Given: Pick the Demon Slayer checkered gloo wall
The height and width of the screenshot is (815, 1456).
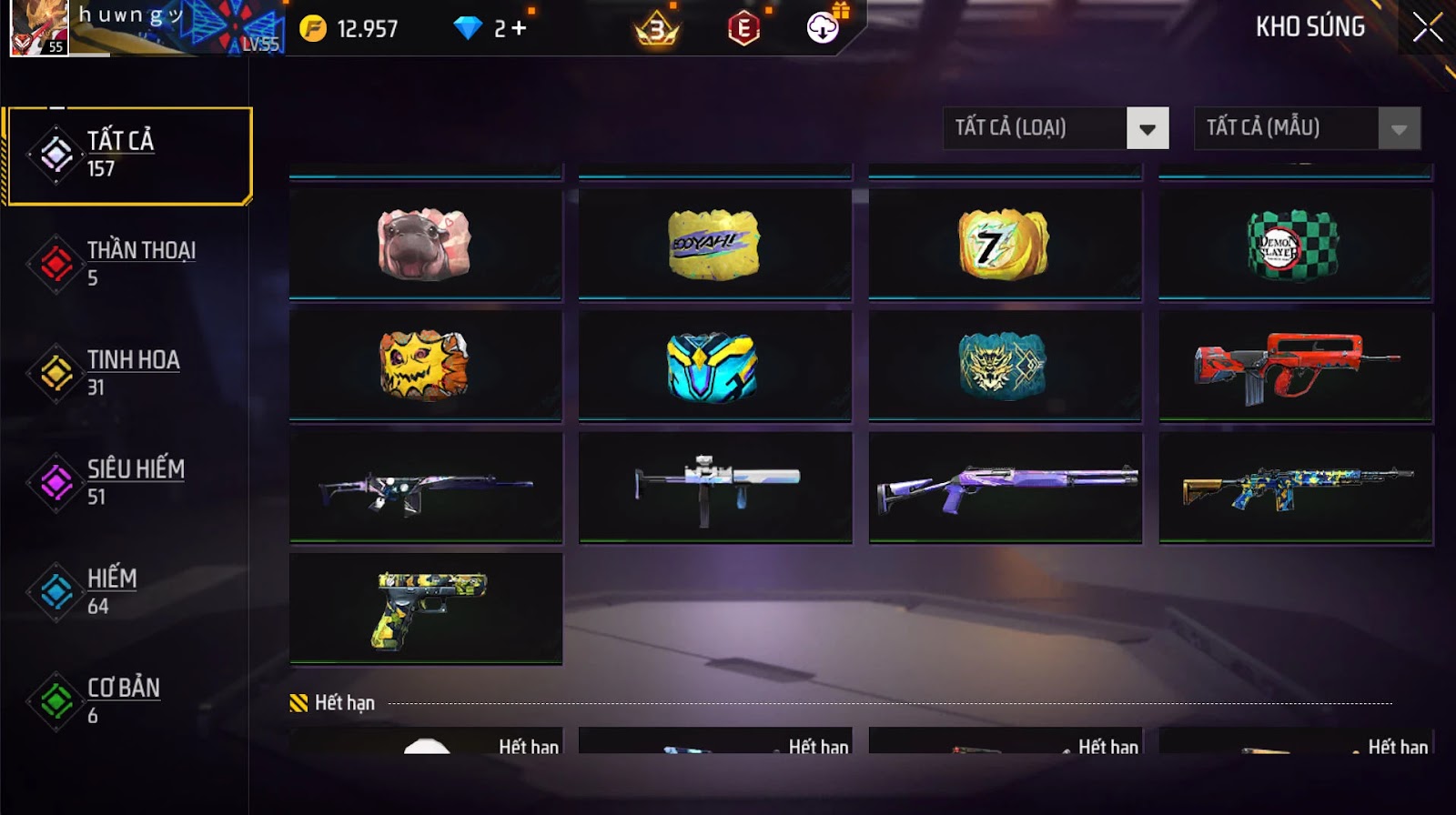Looking at the screenshot, I should pos(1295,244).
